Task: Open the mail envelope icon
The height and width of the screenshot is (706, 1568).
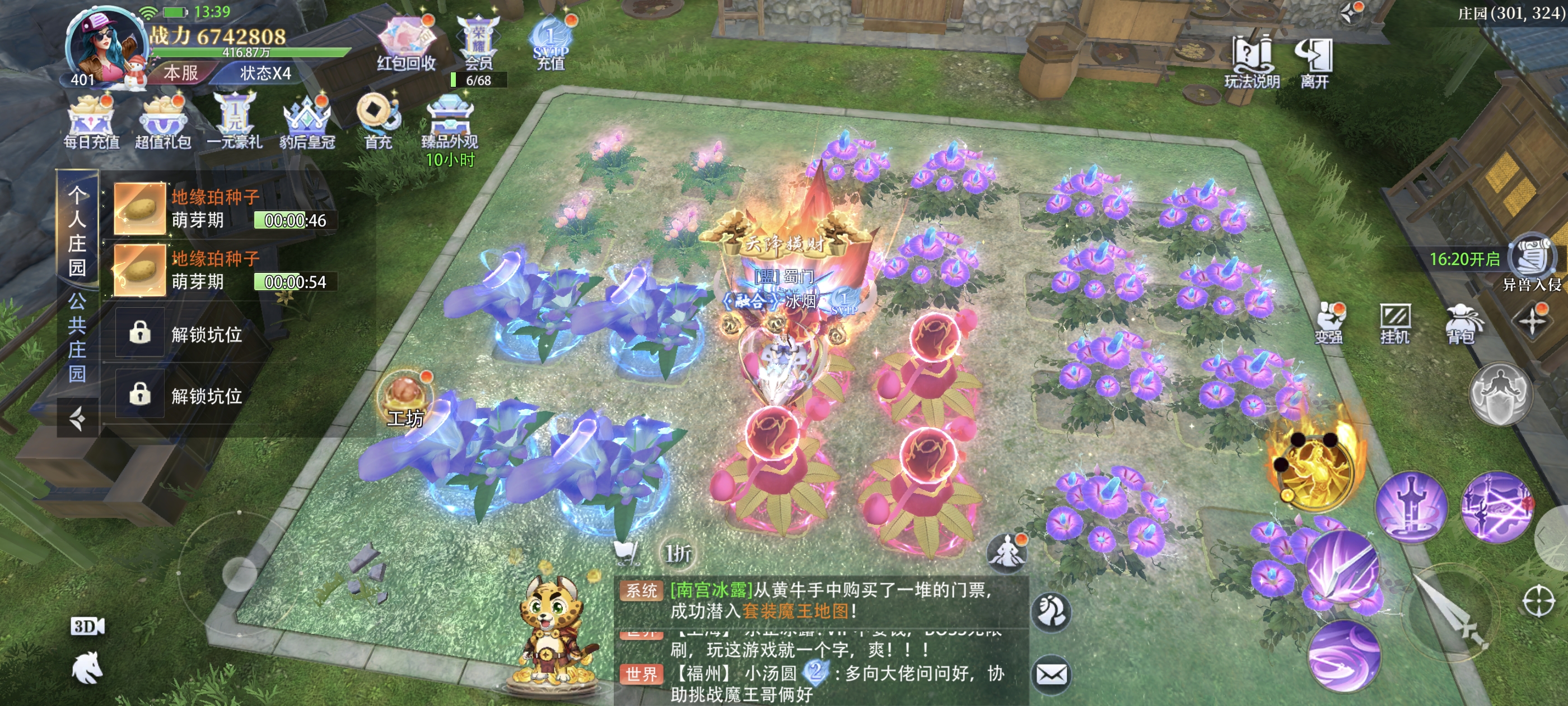Action: (x=1051, y=674)
